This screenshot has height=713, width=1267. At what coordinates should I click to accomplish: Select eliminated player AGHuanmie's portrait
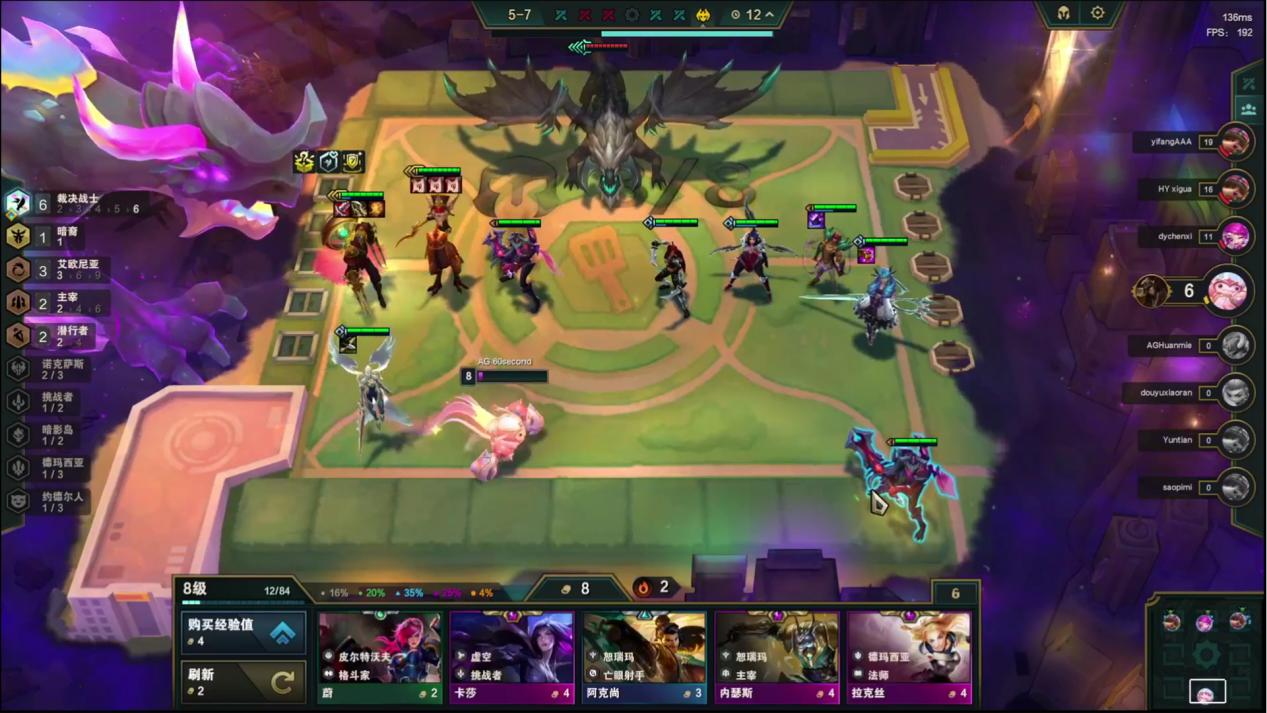coord(1236,345)
